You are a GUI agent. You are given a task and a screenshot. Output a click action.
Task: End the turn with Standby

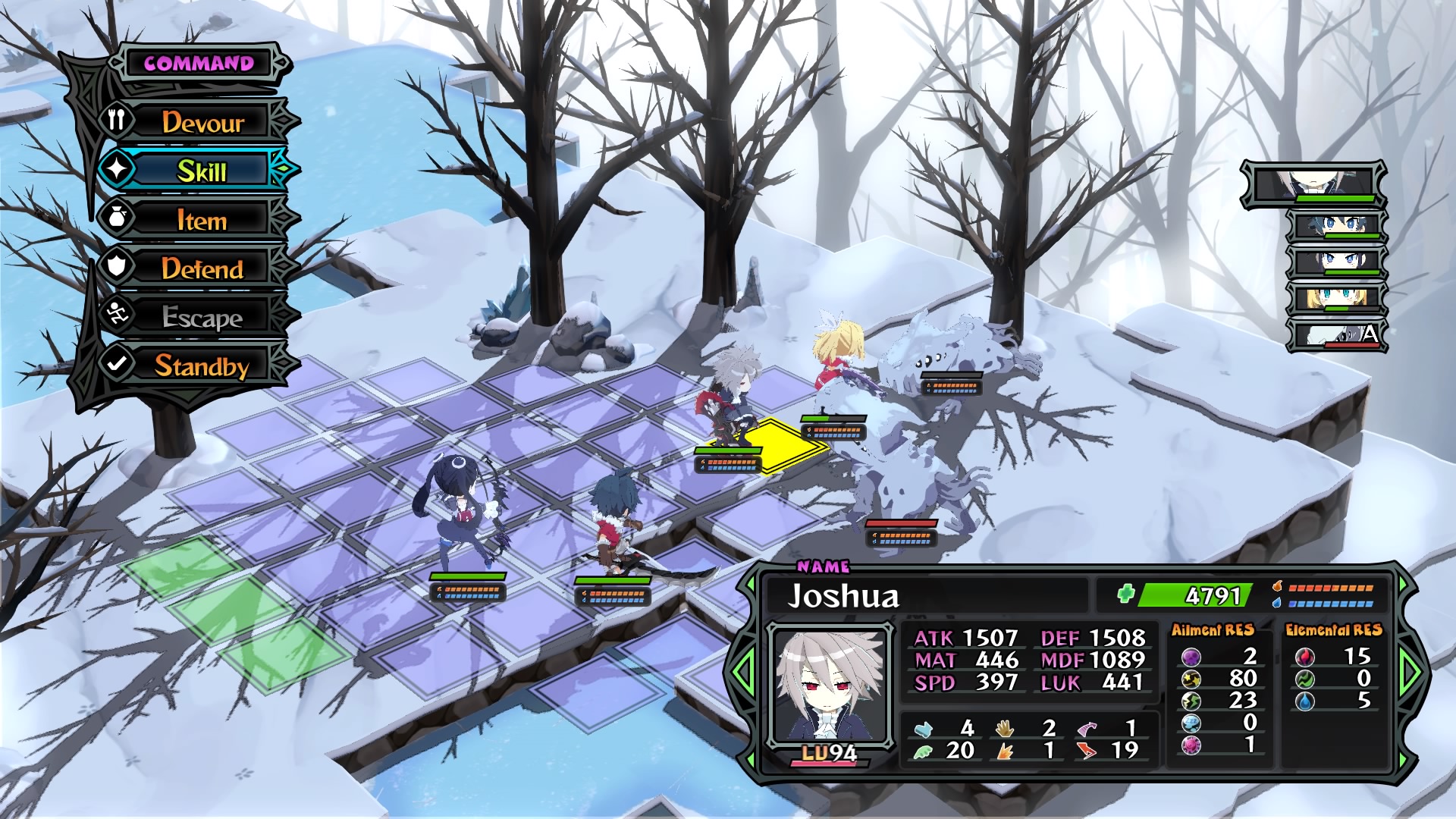202,366
